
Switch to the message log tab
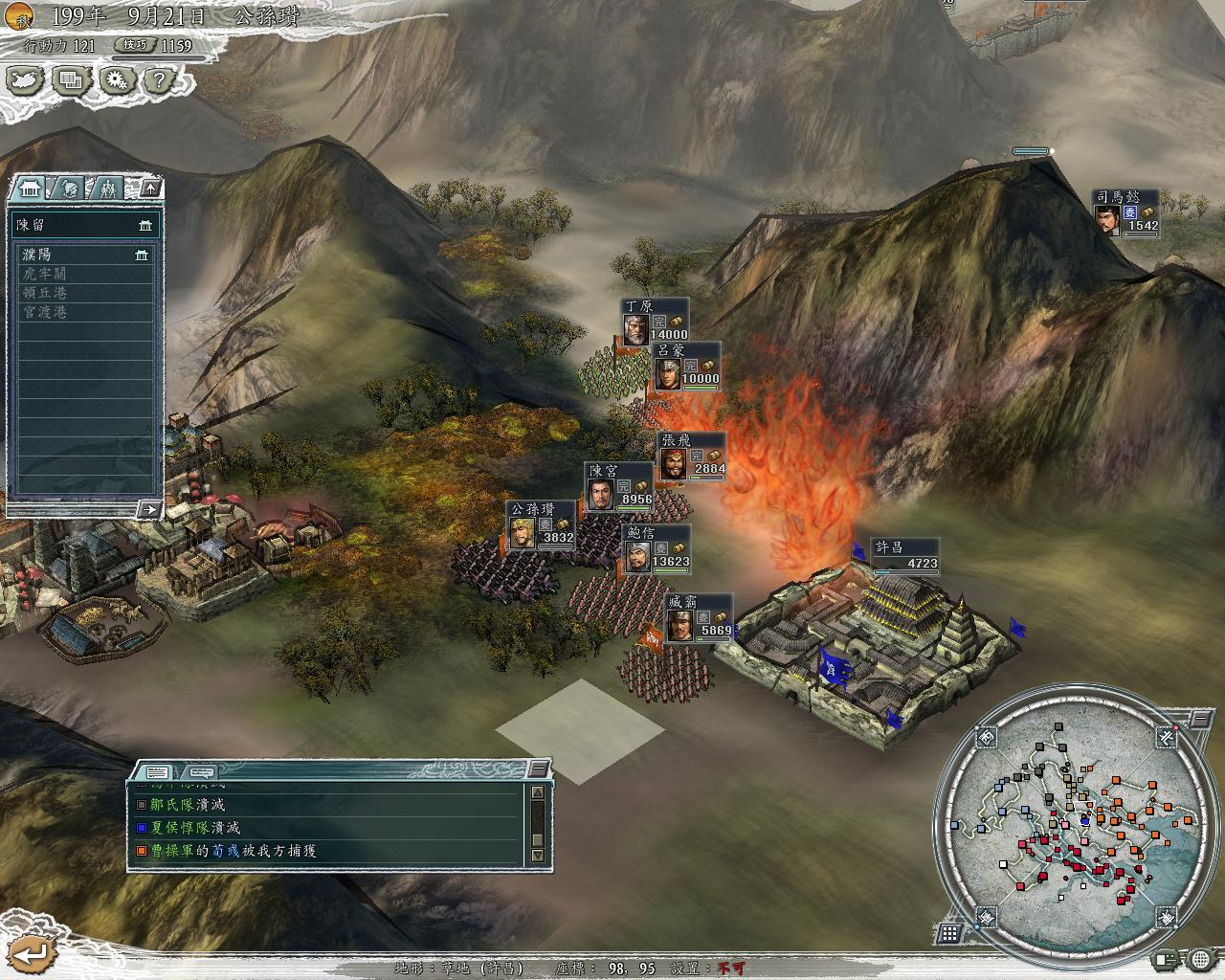point(158,771)
